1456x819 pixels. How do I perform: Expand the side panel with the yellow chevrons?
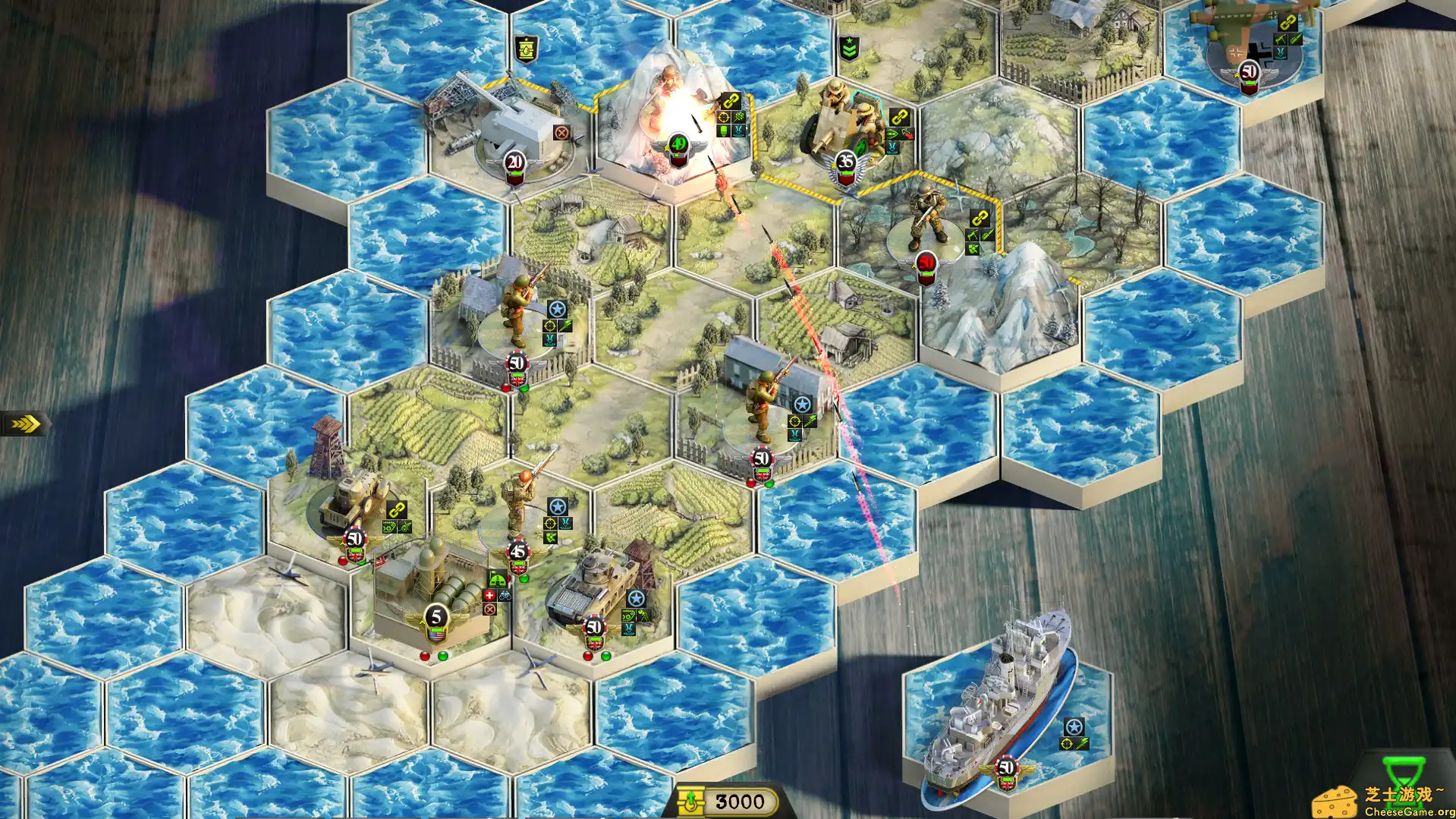click(25, 424)
